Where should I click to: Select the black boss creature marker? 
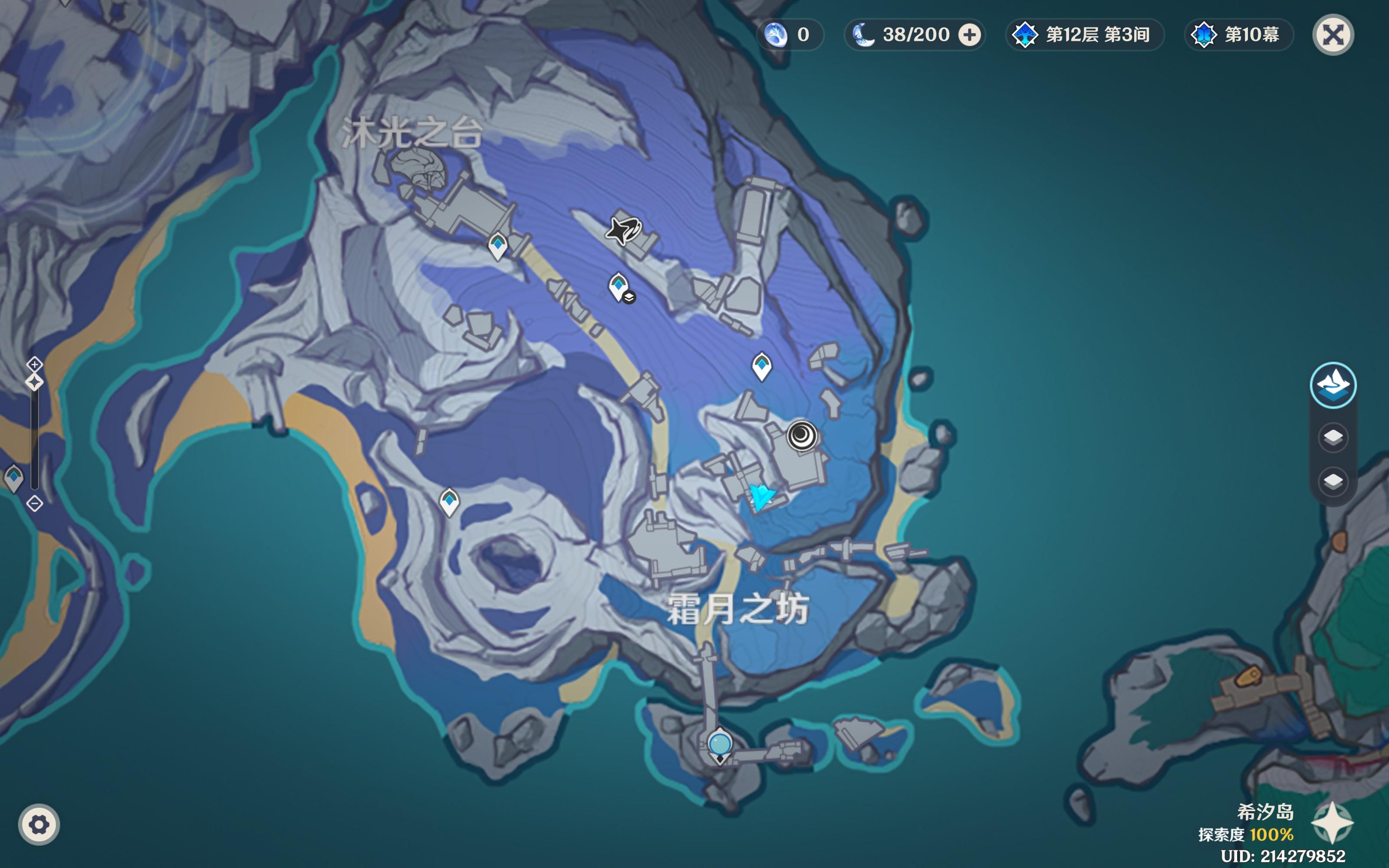[x=623, y=231]
